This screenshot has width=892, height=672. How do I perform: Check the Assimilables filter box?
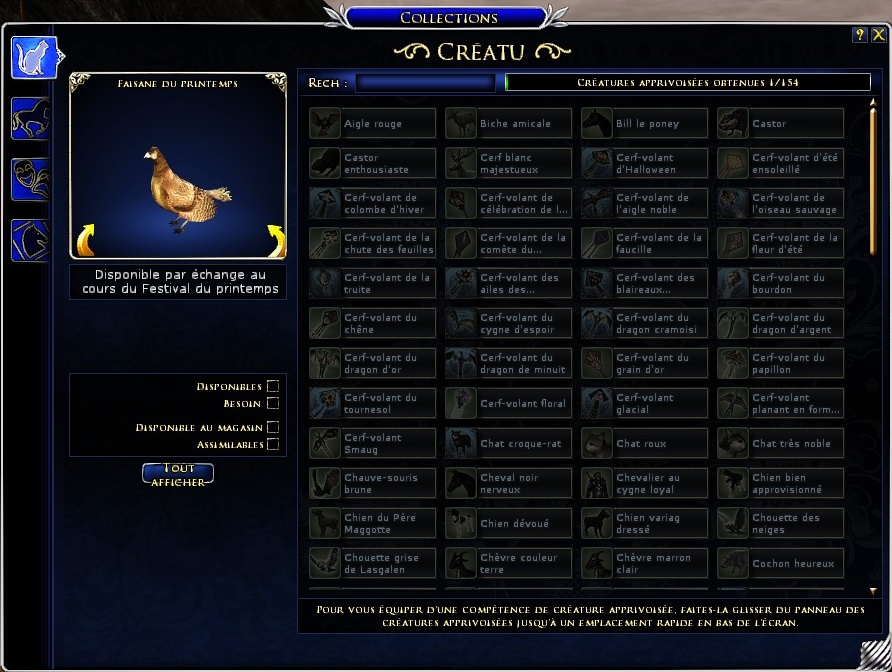pyautogui.click(x=273, y=444)
